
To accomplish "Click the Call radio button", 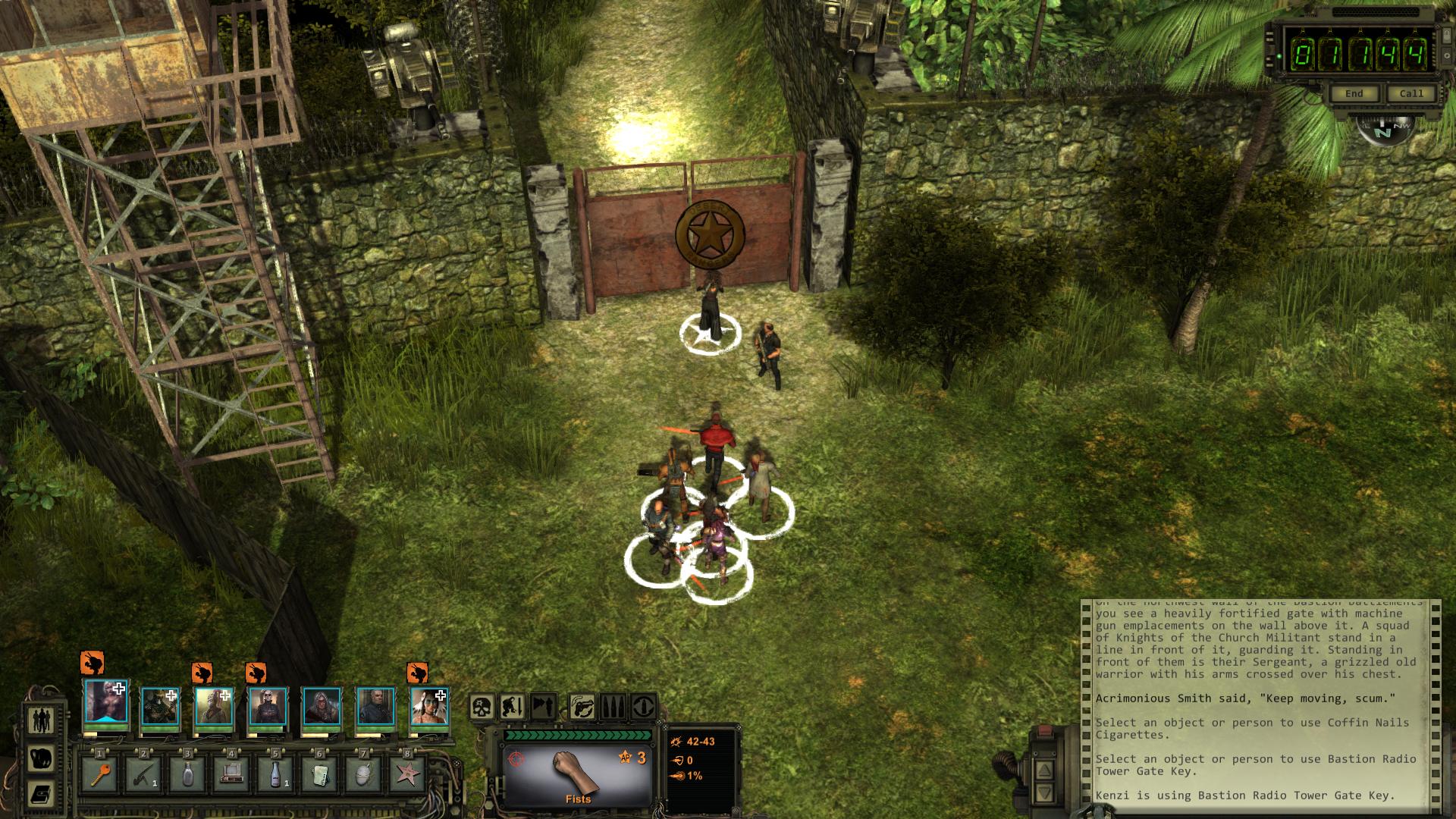I will point(1411,93).
